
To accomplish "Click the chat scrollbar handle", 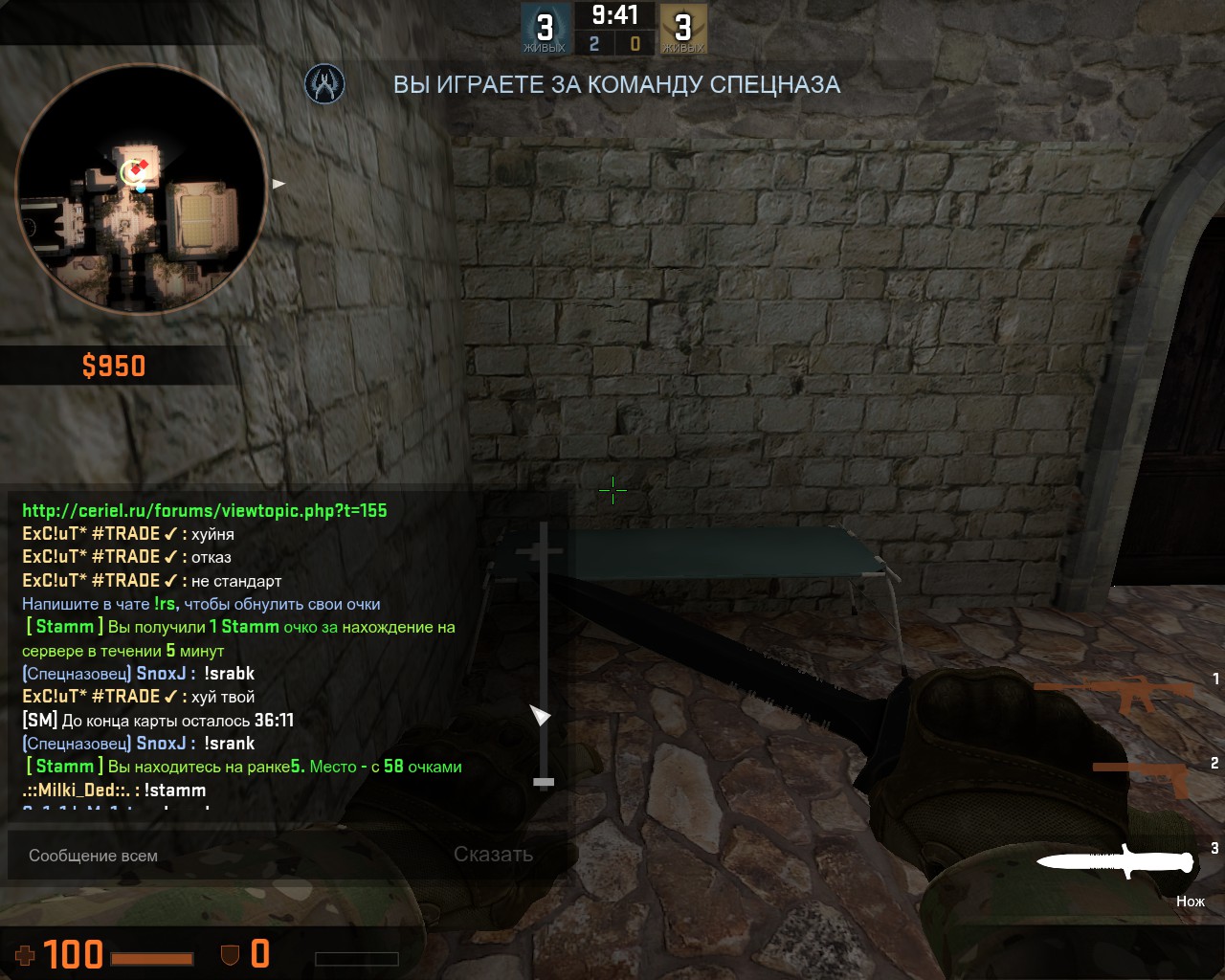I will click(x=544, y=782).
